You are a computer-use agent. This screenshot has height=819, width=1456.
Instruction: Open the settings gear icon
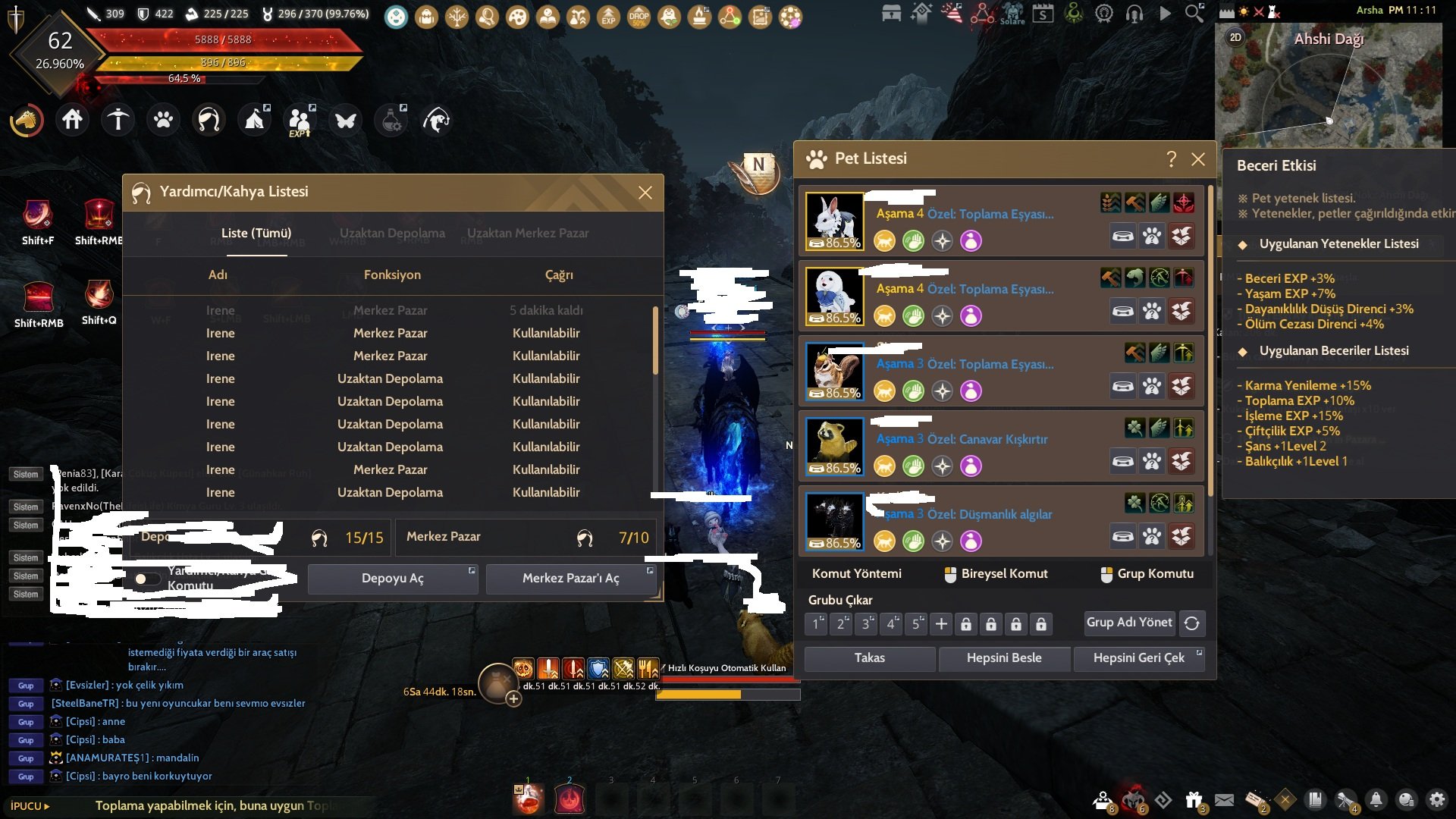click(x=1437, y=799)
